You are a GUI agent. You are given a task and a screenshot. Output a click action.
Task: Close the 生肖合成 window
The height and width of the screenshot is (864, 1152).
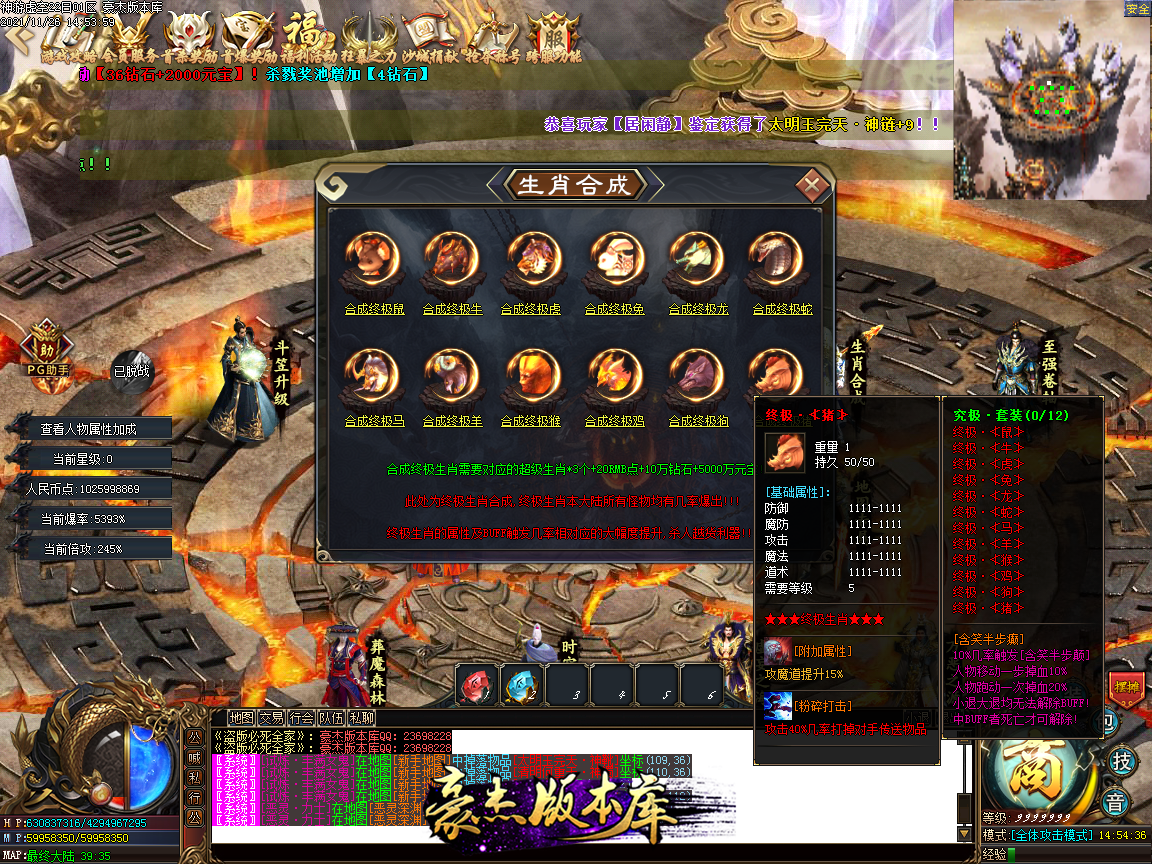813,185
